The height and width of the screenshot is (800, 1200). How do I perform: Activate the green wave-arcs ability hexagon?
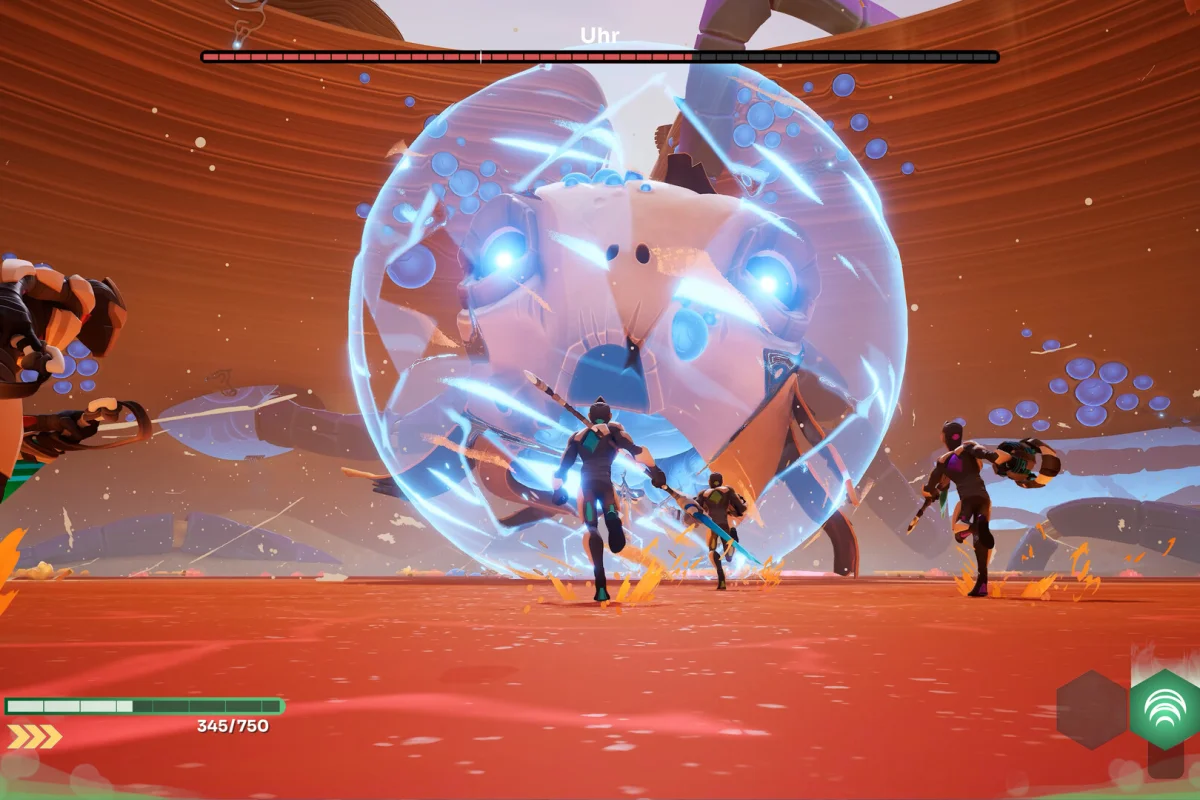pyautogui.click(x=1165, y=709)
